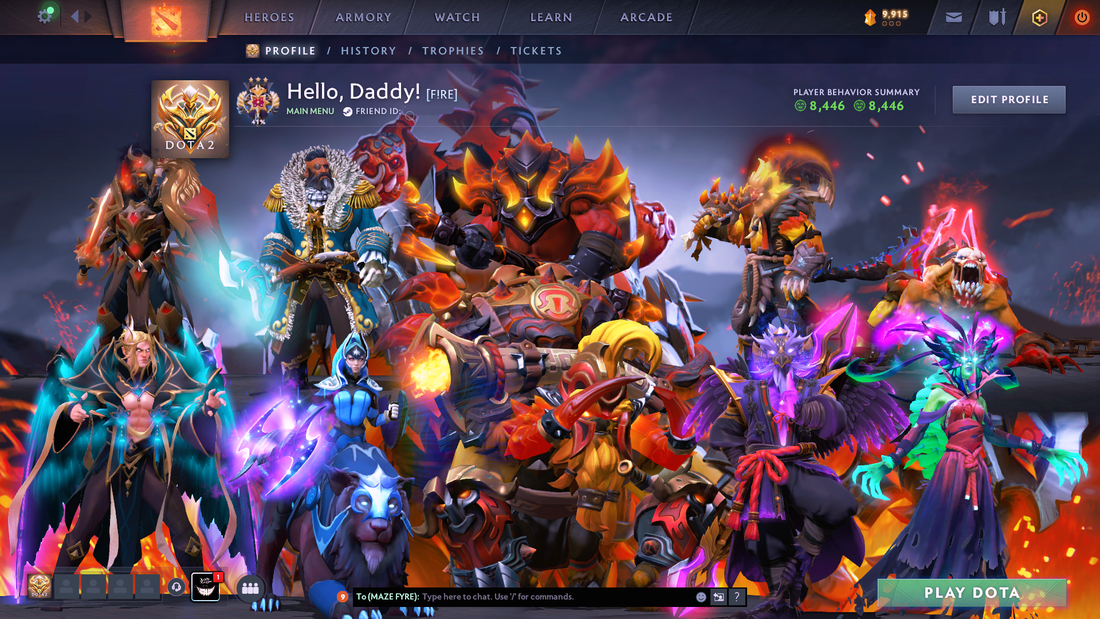The image size is (1100, 619).
Task: Select the Profile tab
Action: pos(290,51)
